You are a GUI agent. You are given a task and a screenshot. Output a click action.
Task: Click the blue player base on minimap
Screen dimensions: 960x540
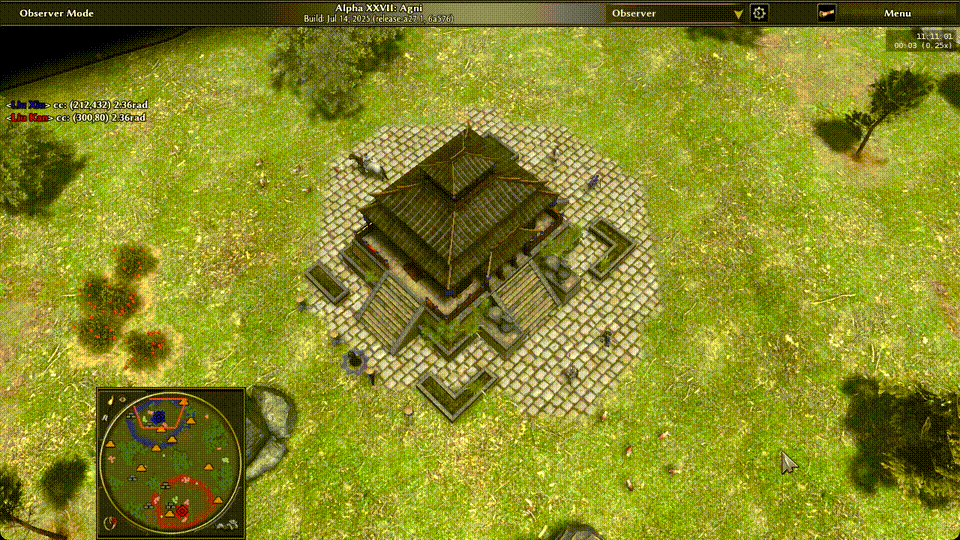pos(158,416)
